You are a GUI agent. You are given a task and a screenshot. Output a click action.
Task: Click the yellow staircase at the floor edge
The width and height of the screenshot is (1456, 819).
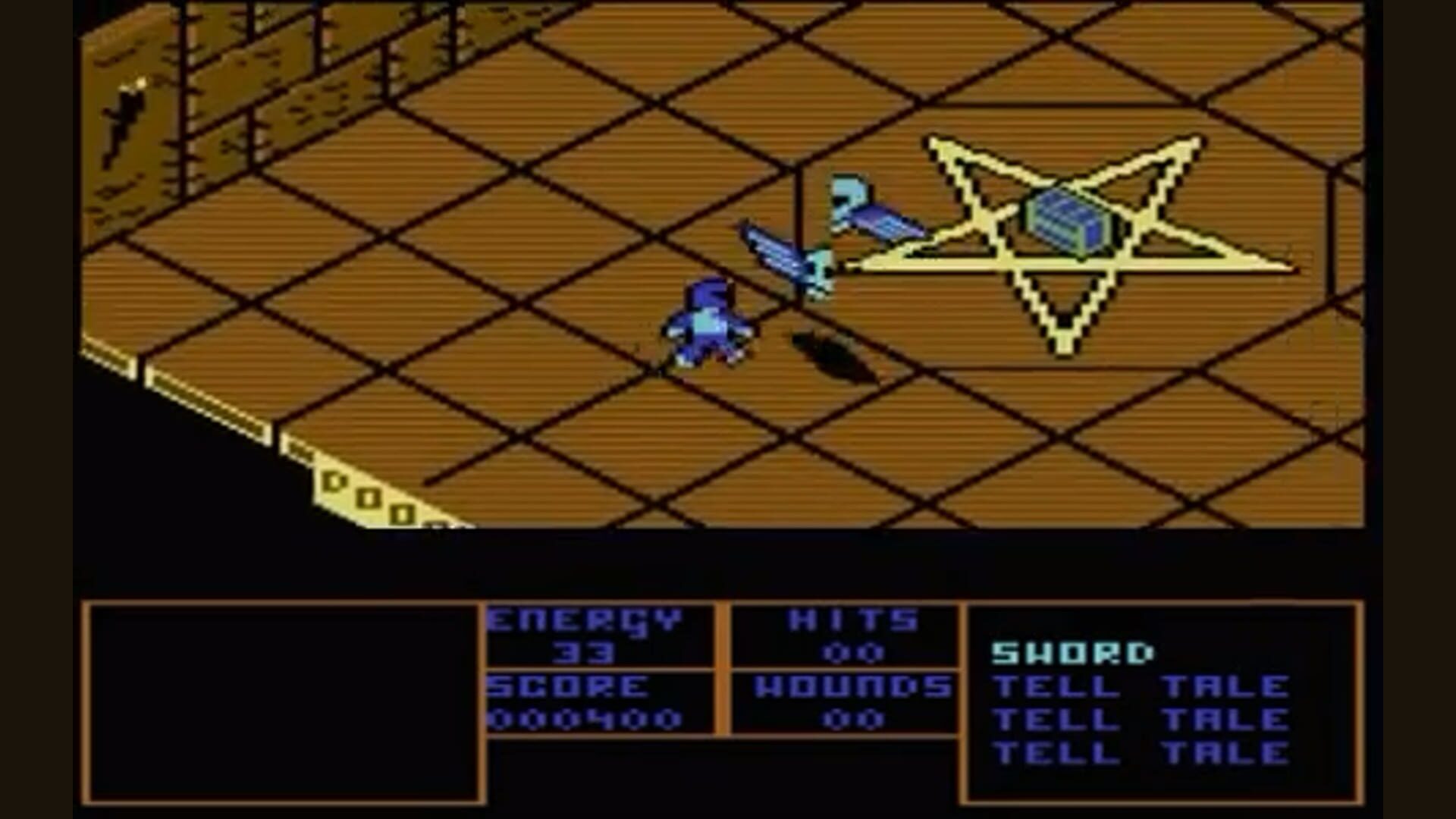364,493
